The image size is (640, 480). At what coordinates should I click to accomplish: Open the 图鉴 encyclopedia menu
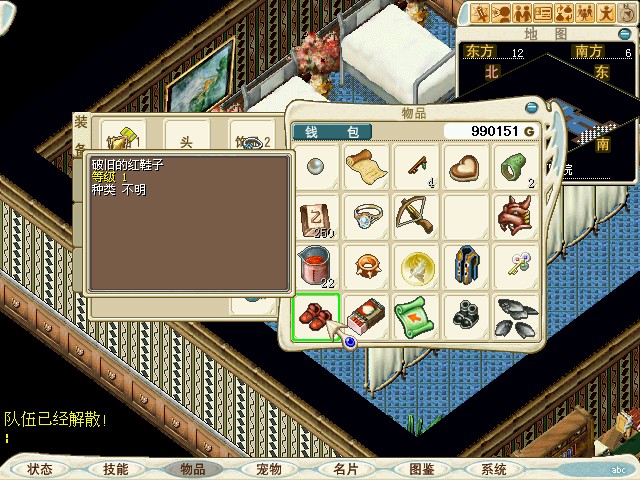click(x=420, y=469)
